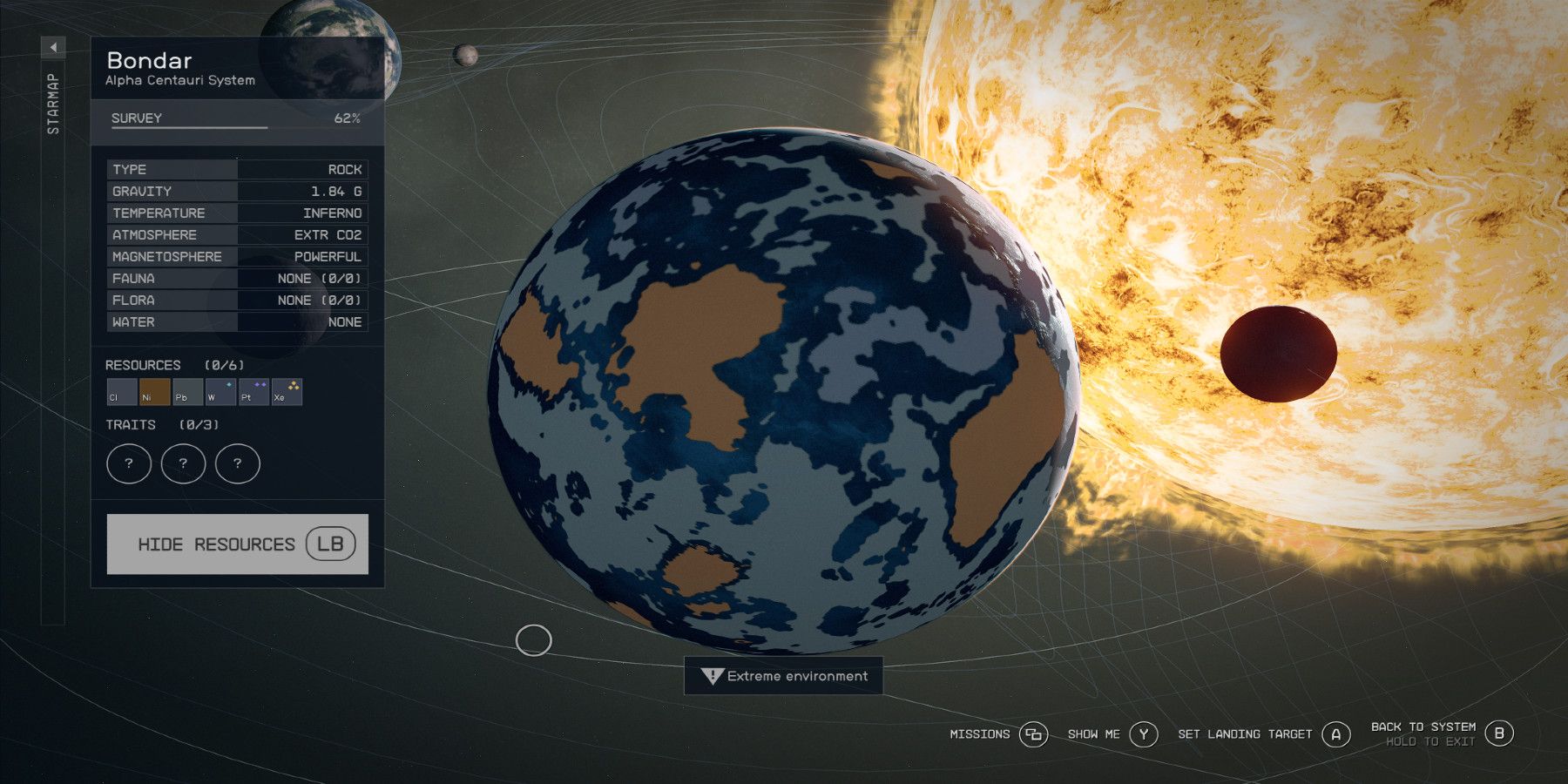Screen dimensions: 1568x784
Task: Click the Extreme environment warning icon
Action: point(712,675)
